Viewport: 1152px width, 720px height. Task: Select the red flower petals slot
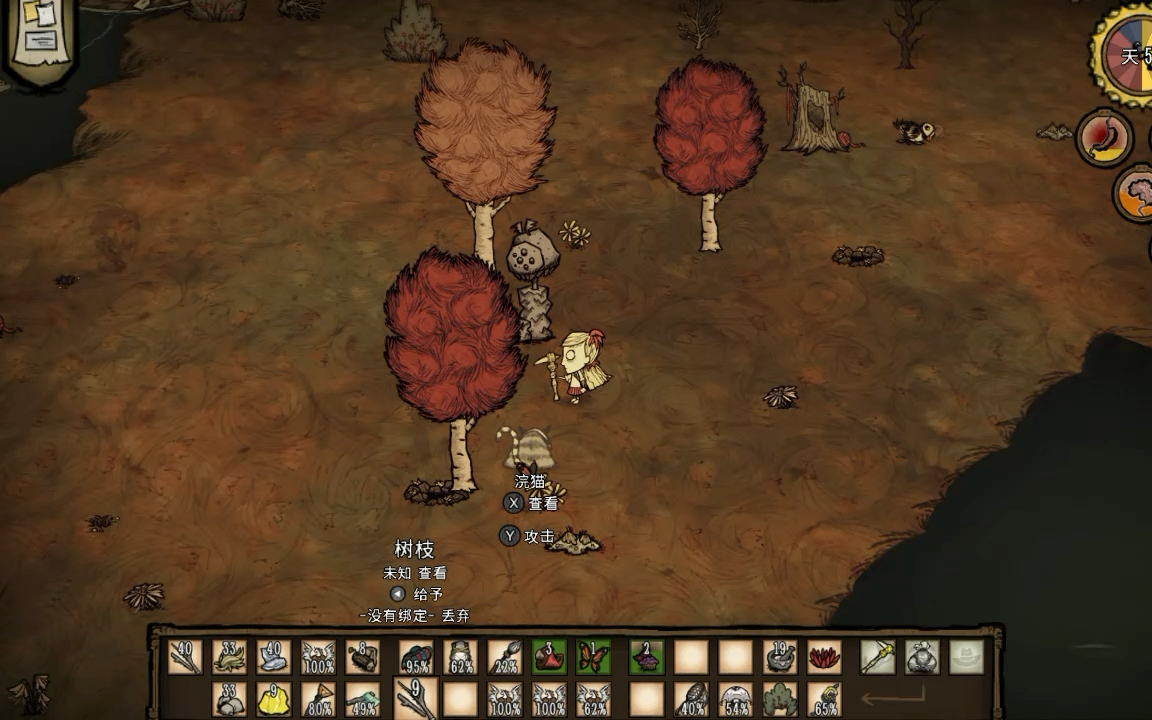(824, 657)
